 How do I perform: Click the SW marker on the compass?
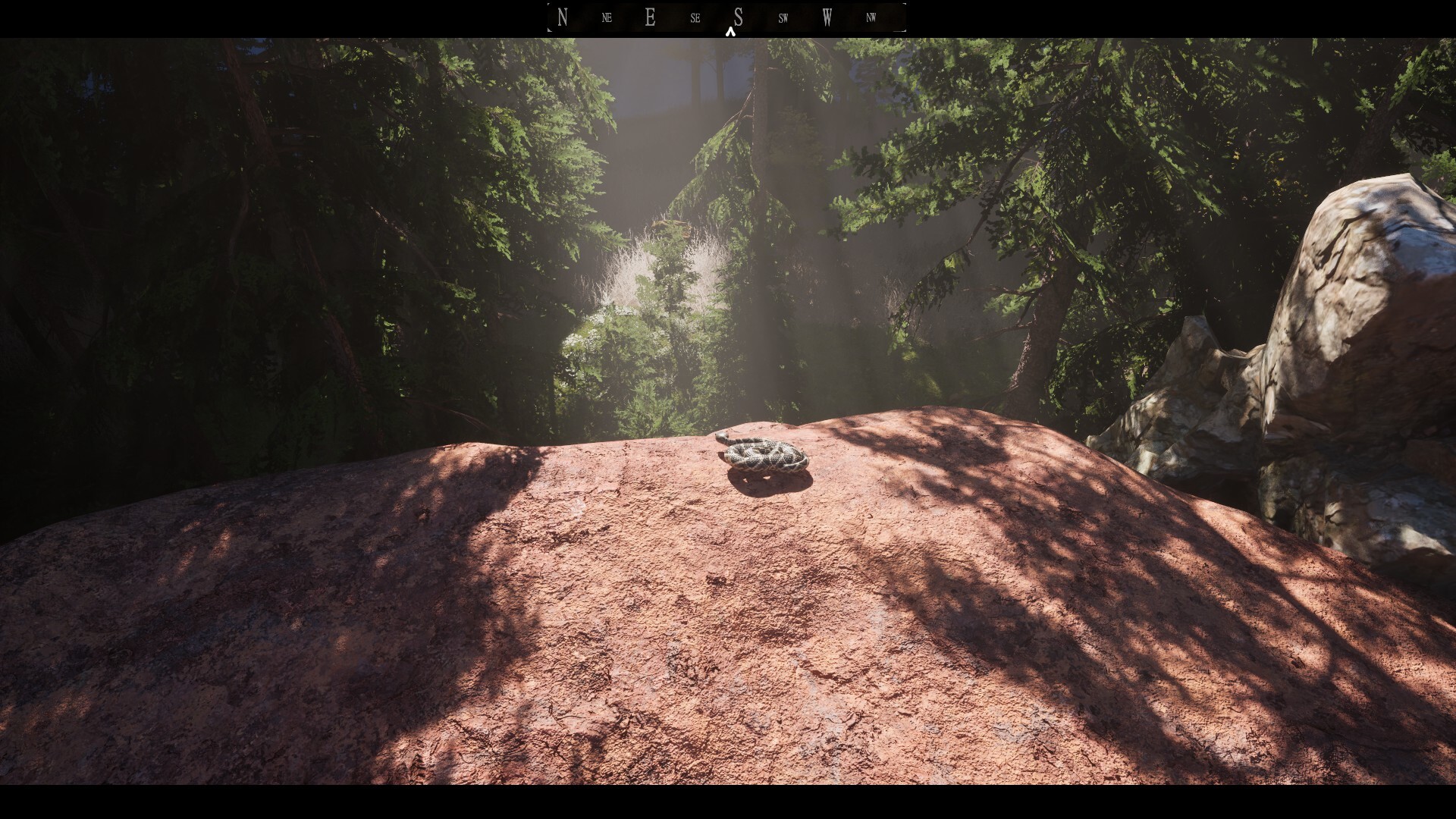click(x=783, y=17)
